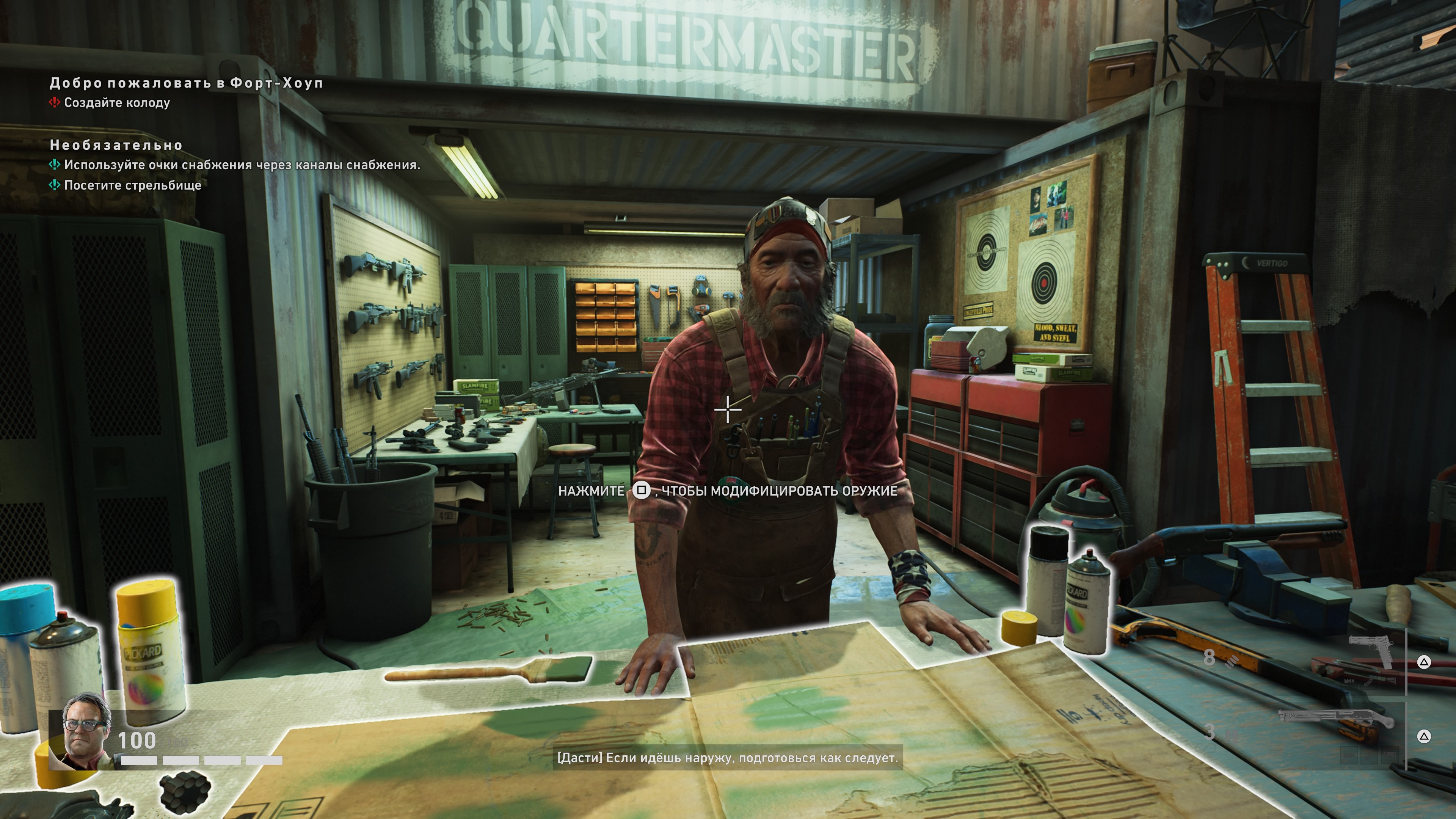
Task: Select the "Создайте колоду" main objective
Action: click(116, 103)
